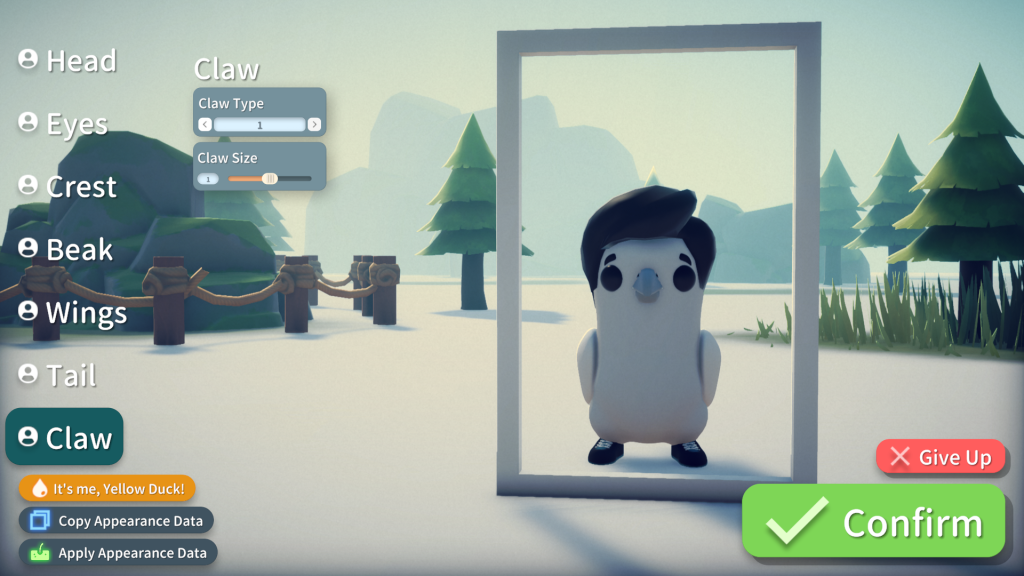Open the Wings category

[x=73, y=313]
